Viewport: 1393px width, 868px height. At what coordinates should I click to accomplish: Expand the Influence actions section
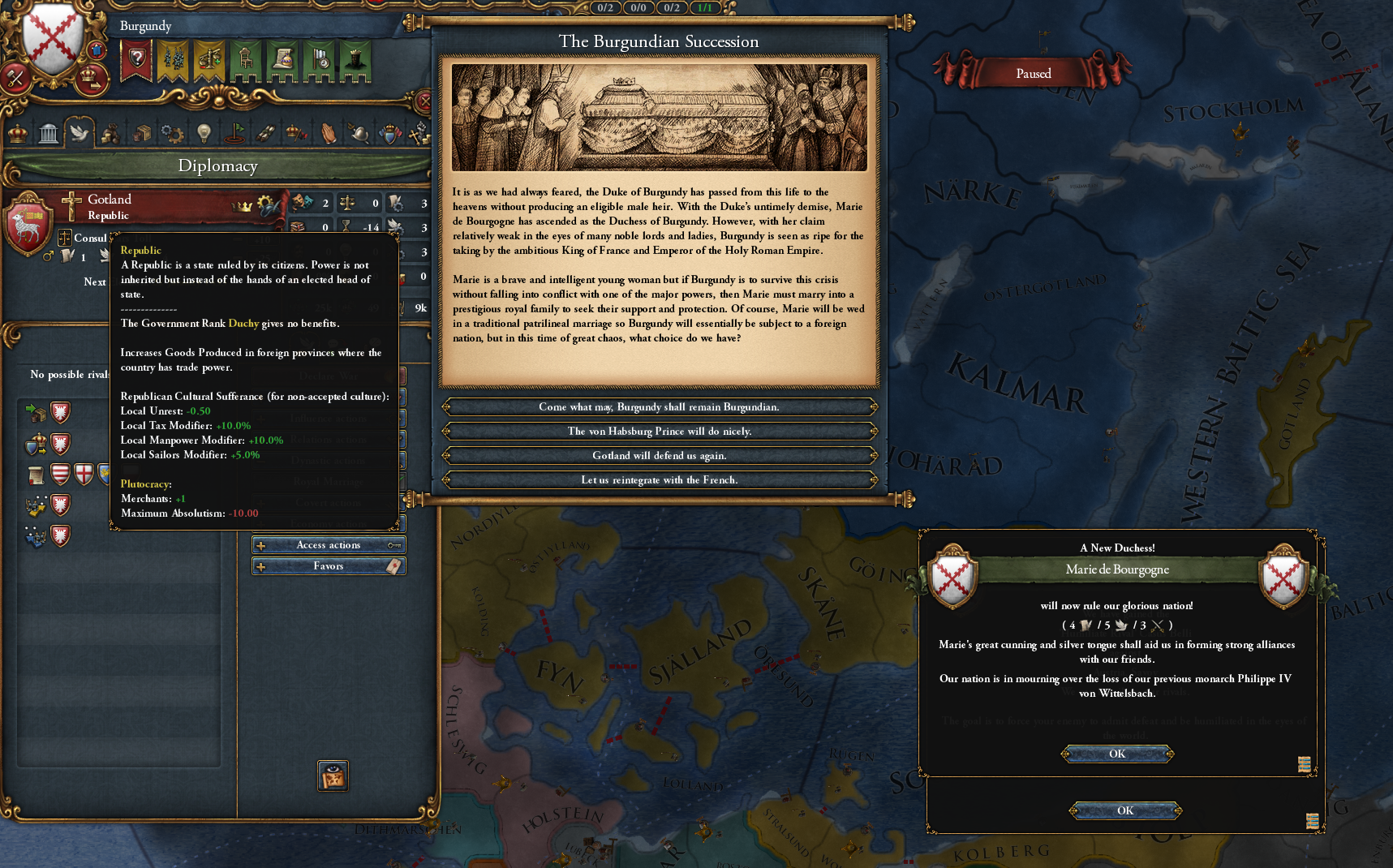328,418
